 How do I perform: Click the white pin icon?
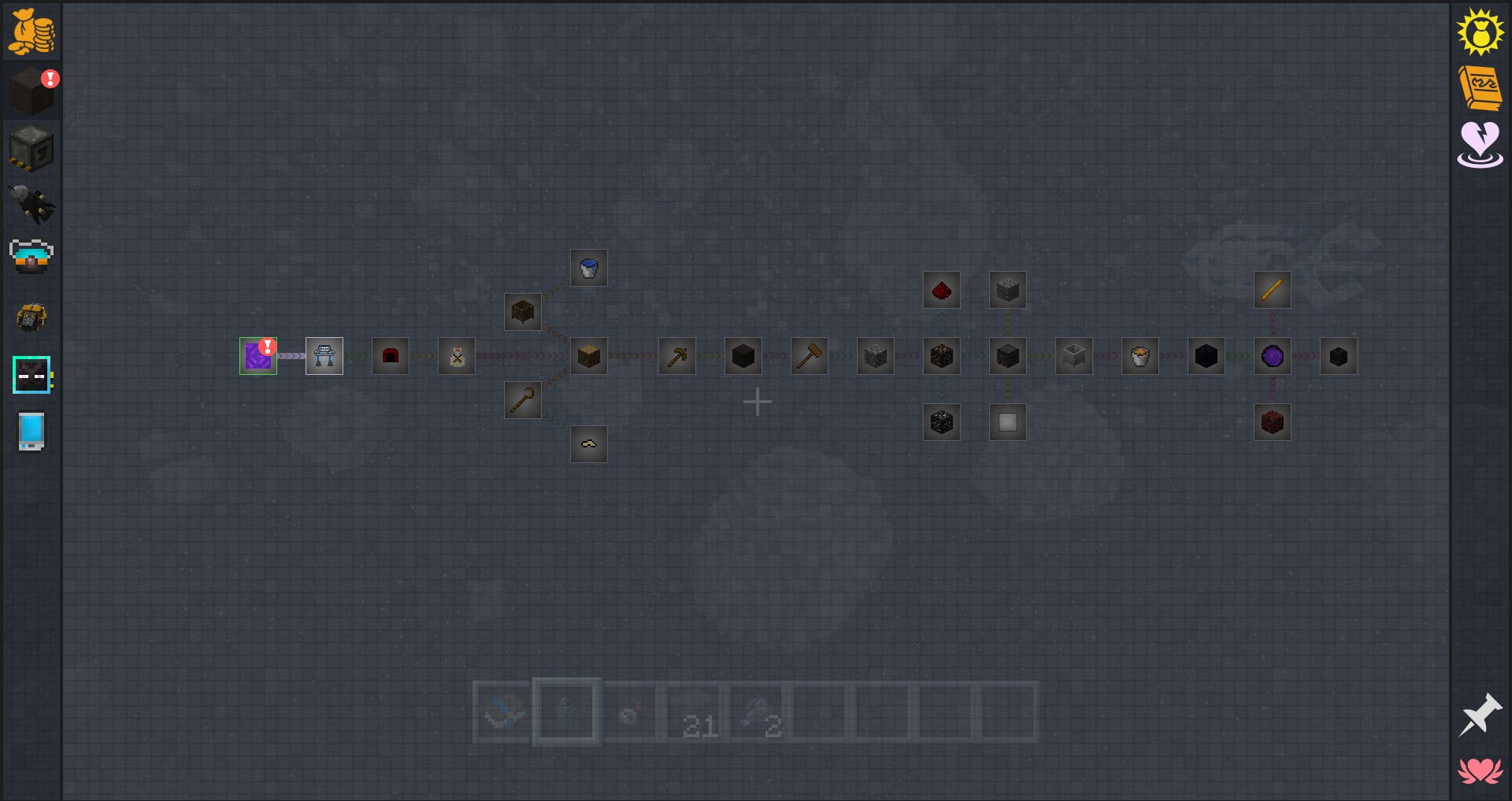pos(1480,715)
